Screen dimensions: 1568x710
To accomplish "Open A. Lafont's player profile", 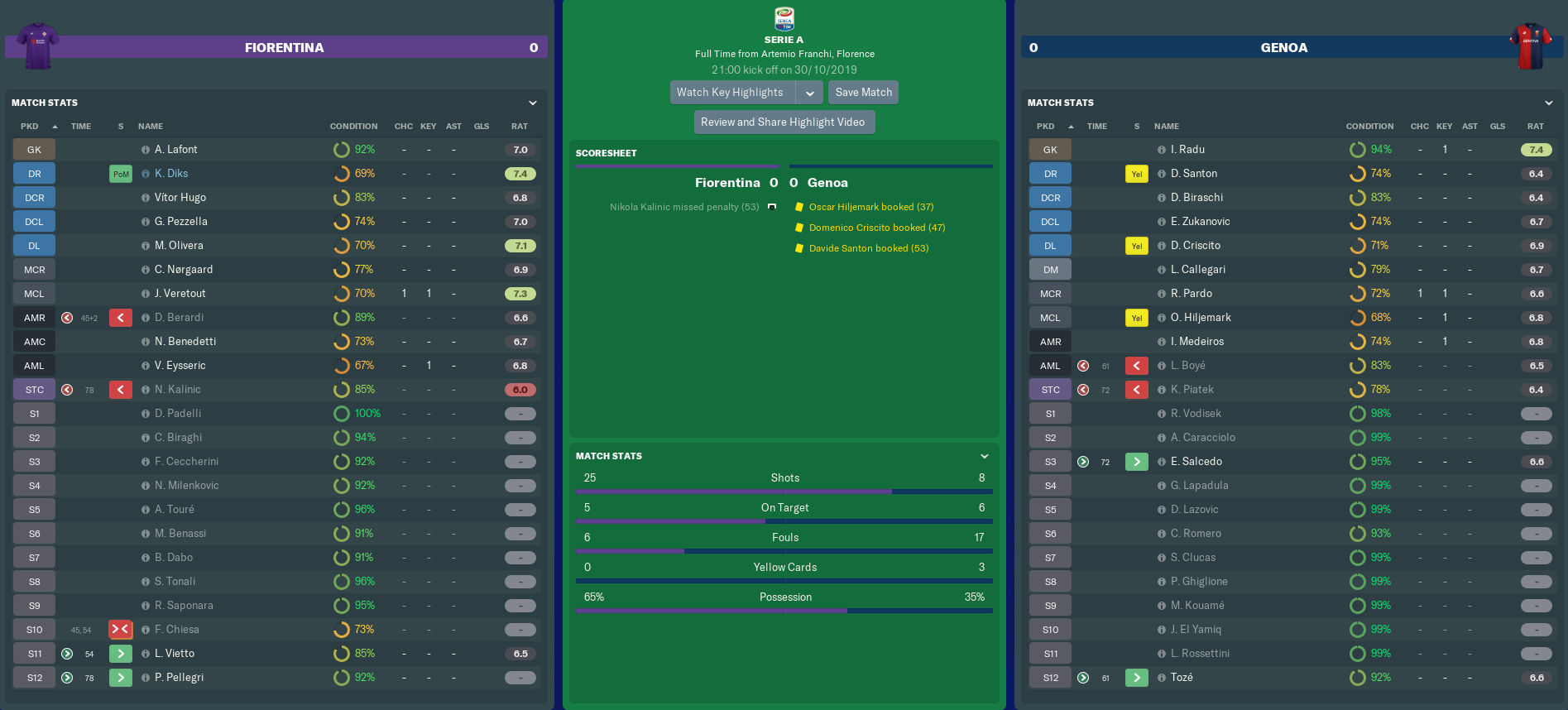I will click(175, 150).
